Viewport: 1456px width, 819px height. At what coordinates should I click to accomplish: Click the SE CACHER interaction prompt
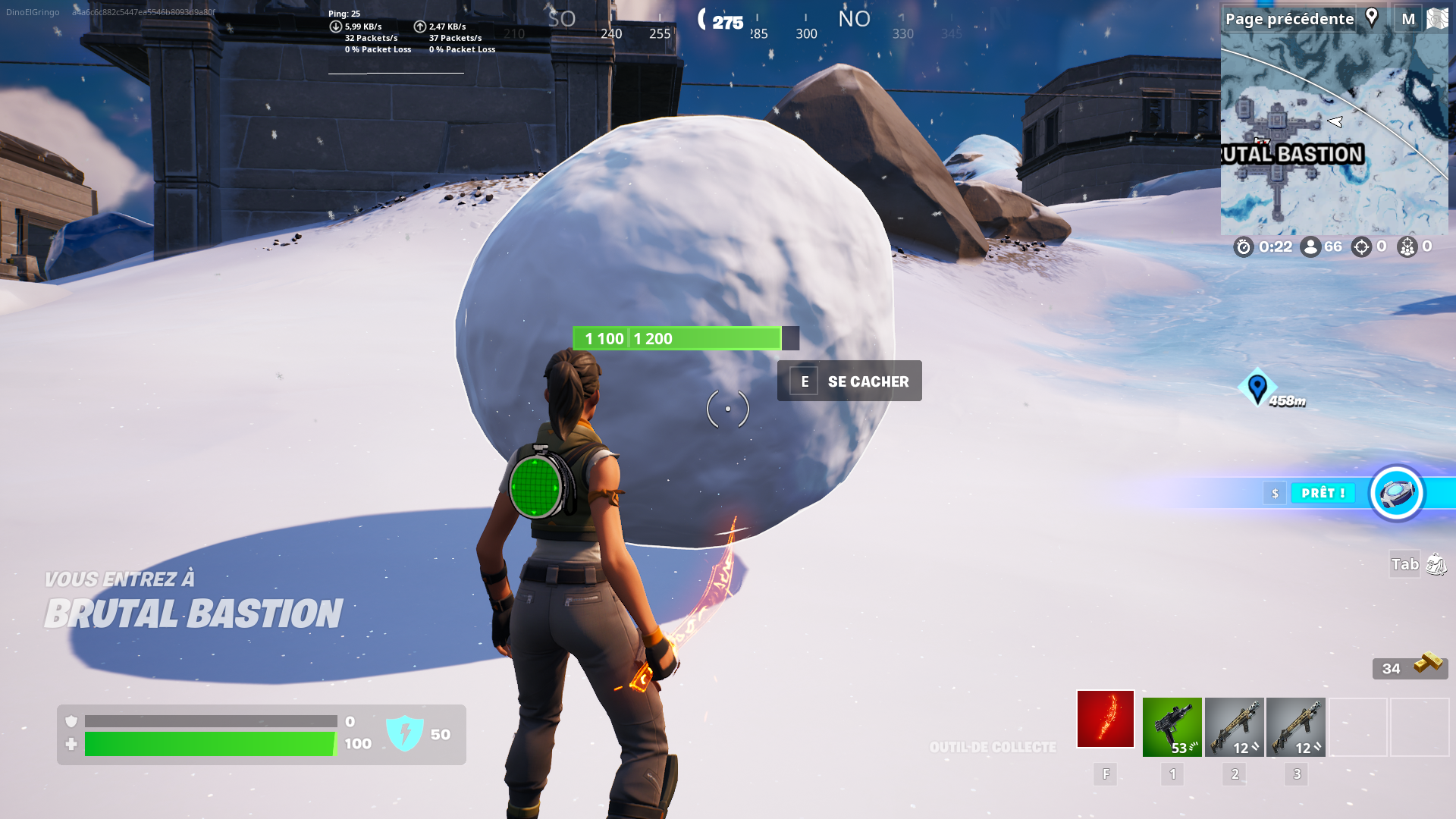click(x=849, y=381)
